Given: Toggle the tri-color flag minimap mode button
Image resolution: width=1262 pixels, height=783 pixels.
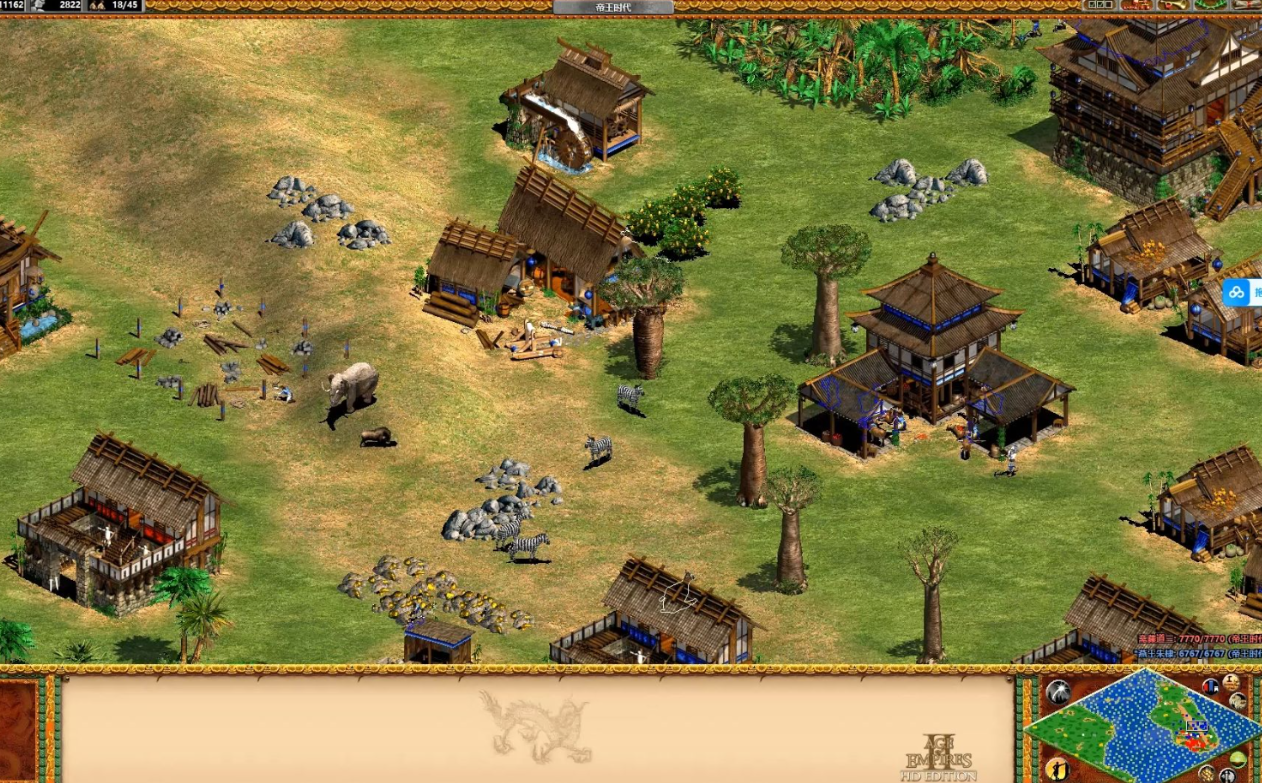Looking at the screenshot, I should [x=1211, y=686].
